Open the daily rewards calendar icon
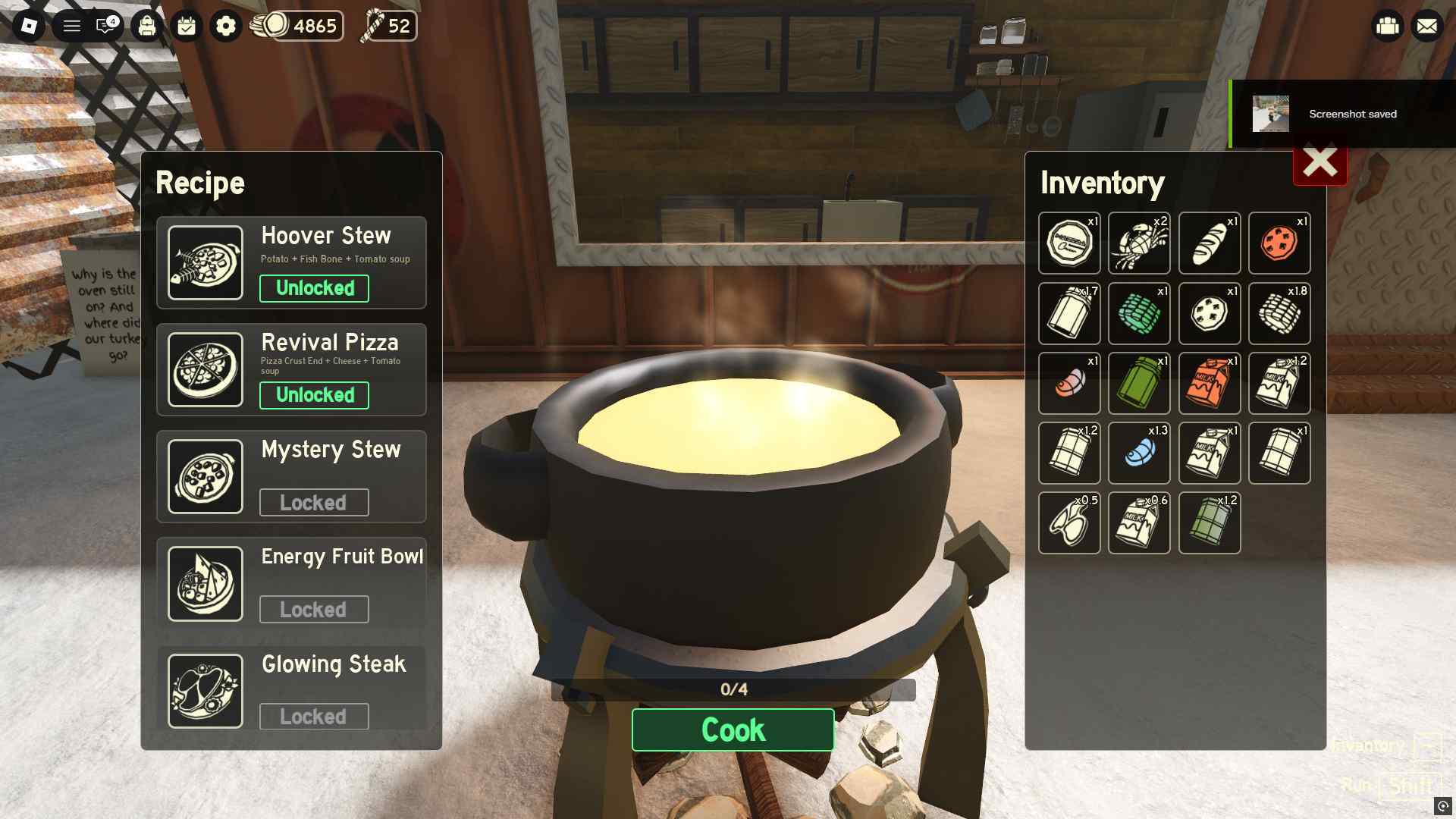Screen dimensions: 1456x819 click(186, 26)
